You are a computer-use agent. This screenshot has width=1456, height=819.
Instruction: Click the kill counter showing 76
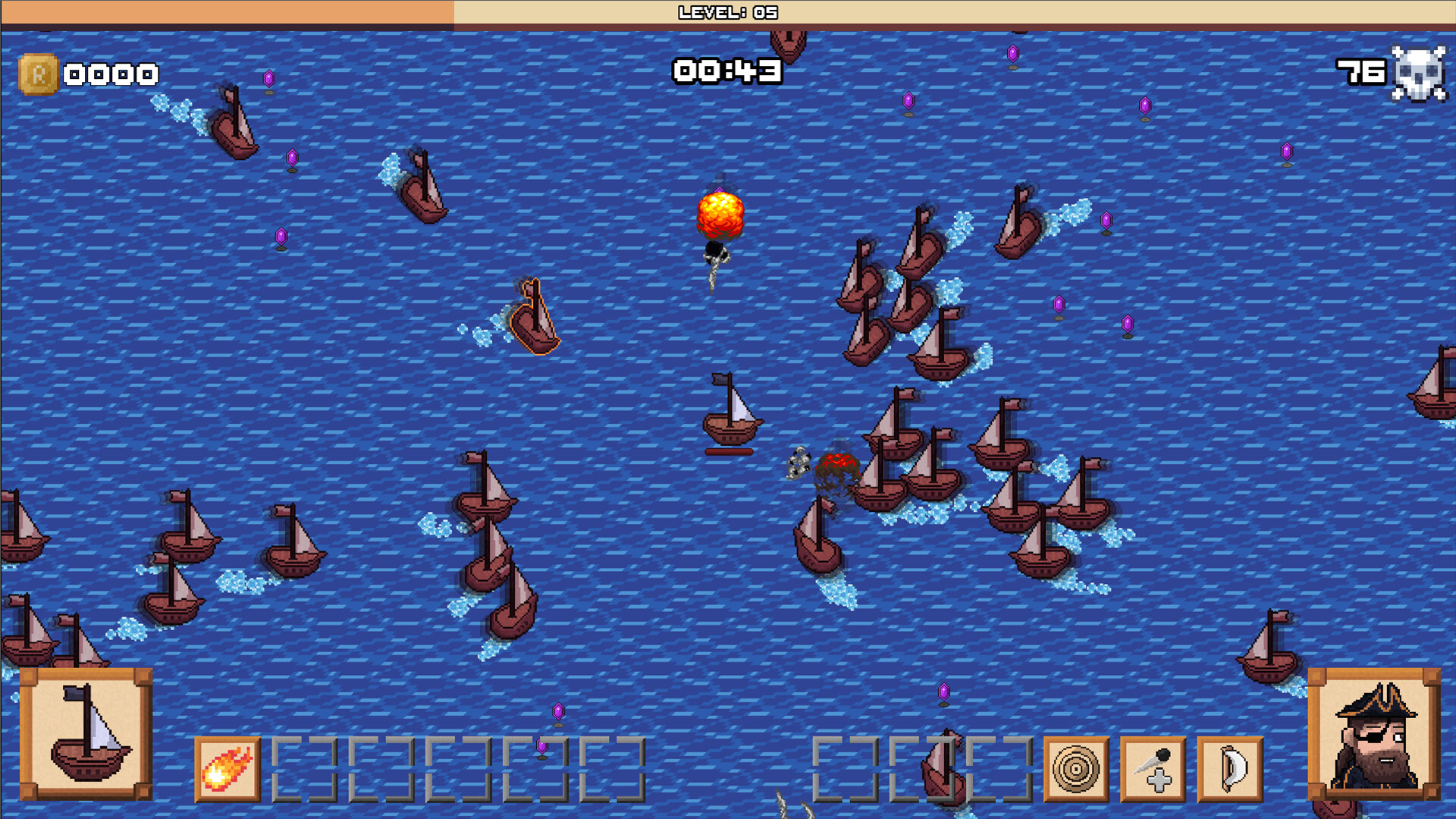coord(1361,74)
